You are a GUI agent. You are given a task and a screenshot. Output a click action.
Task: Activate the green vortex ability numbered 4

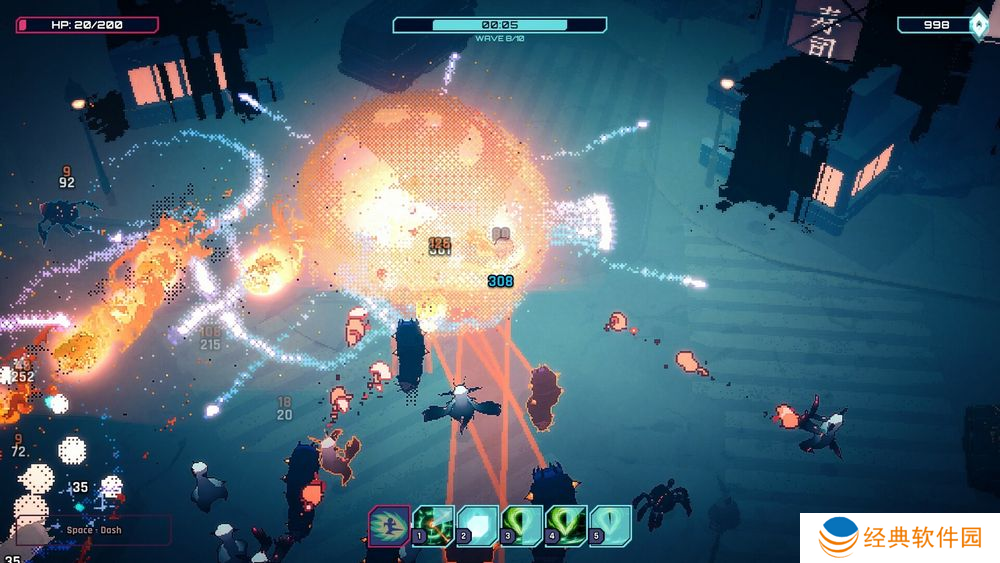(x=566, y=525)
